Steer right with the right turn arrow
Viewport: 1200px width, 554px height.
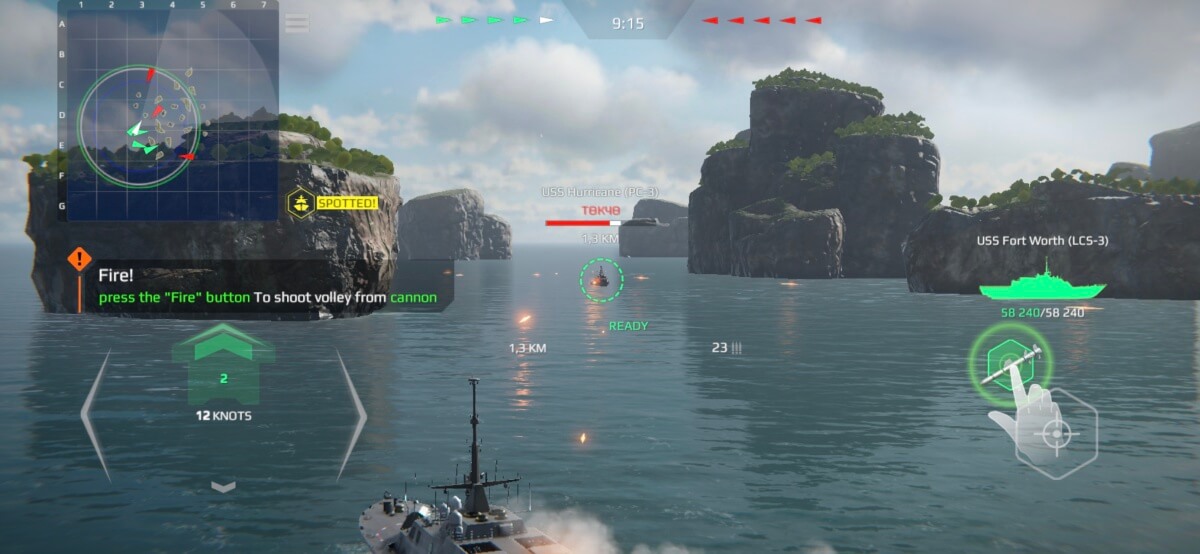click(x=352, y=413)
